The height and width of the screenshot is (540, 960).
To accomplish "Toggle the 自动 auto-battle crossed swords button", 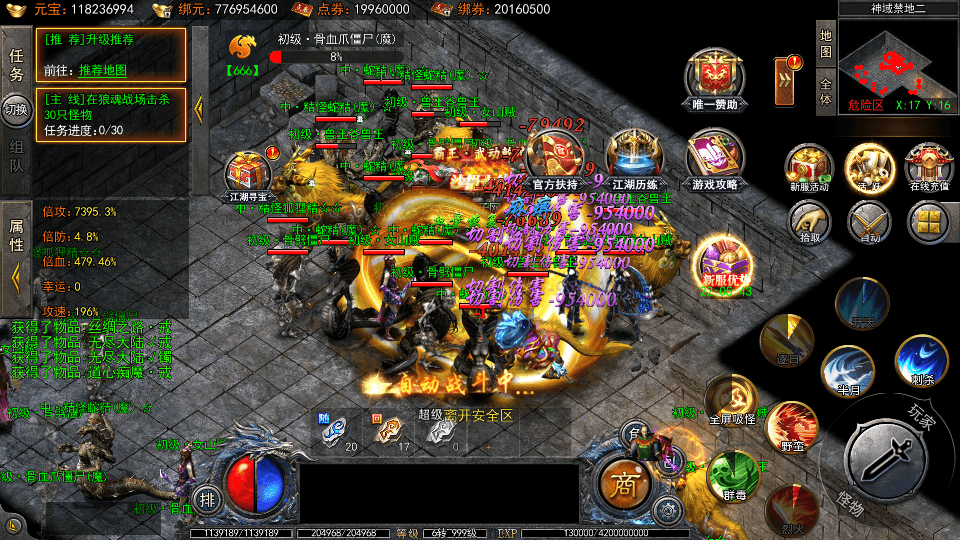I will (869, 221).
